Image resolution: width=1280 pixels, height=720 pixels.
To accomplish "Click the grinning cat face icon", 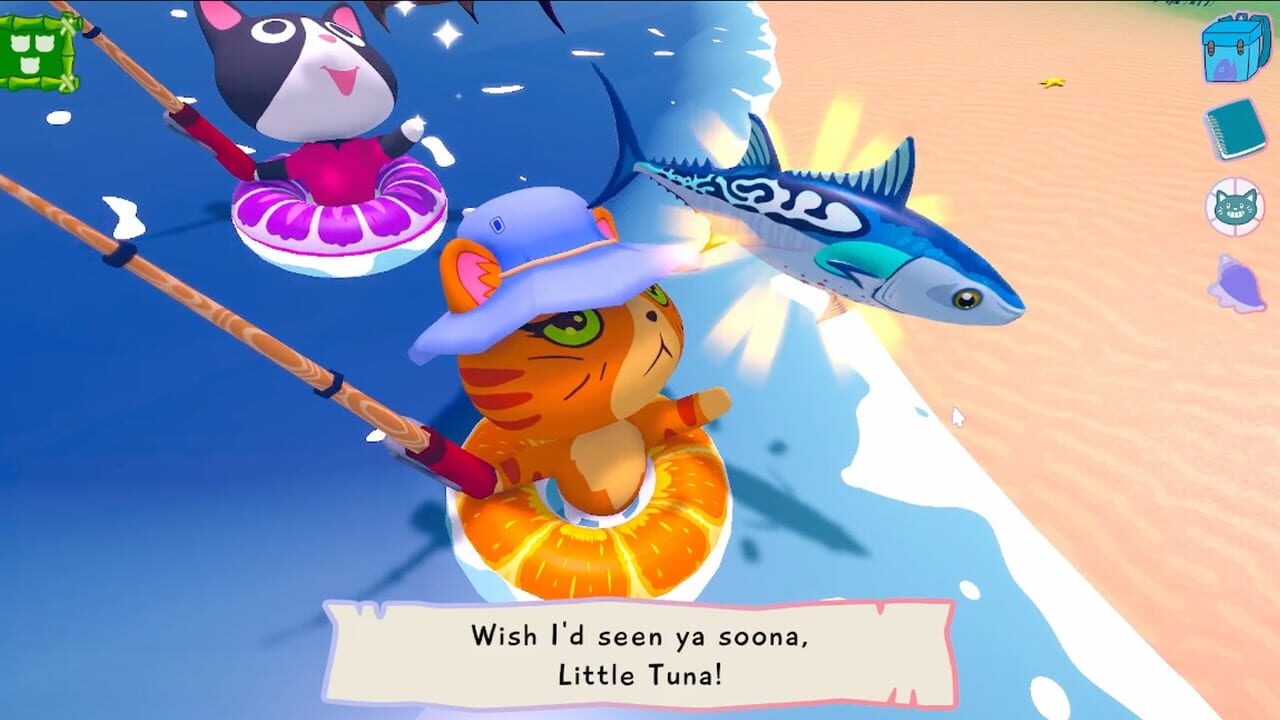I will (x=1235, y=207).
